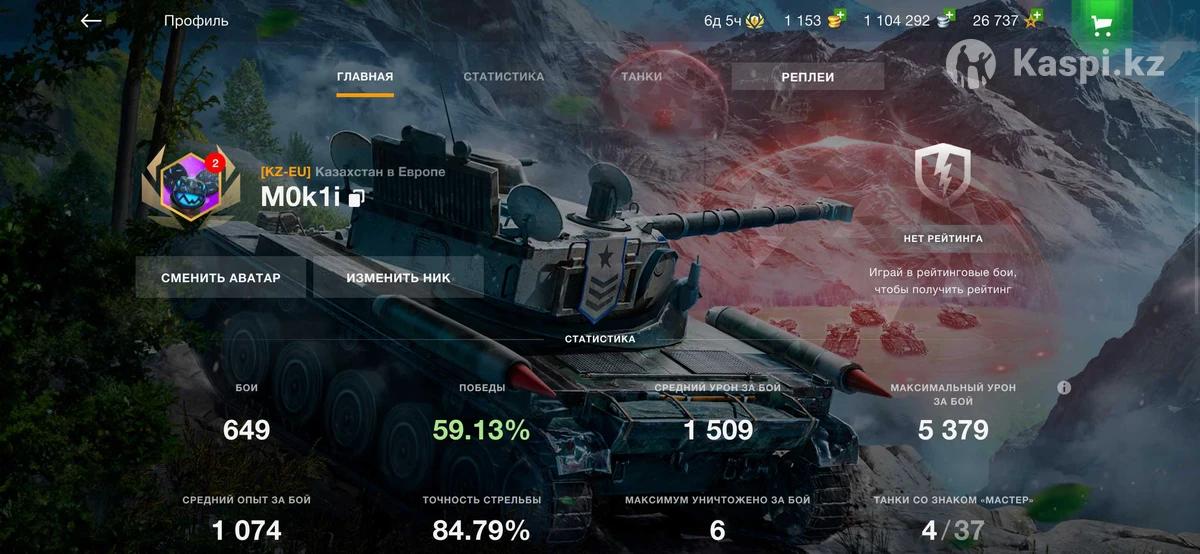This screenshot has width=1200, height=554.
Task: Click the rating shield emblem
Action: [x=943, y=174]
